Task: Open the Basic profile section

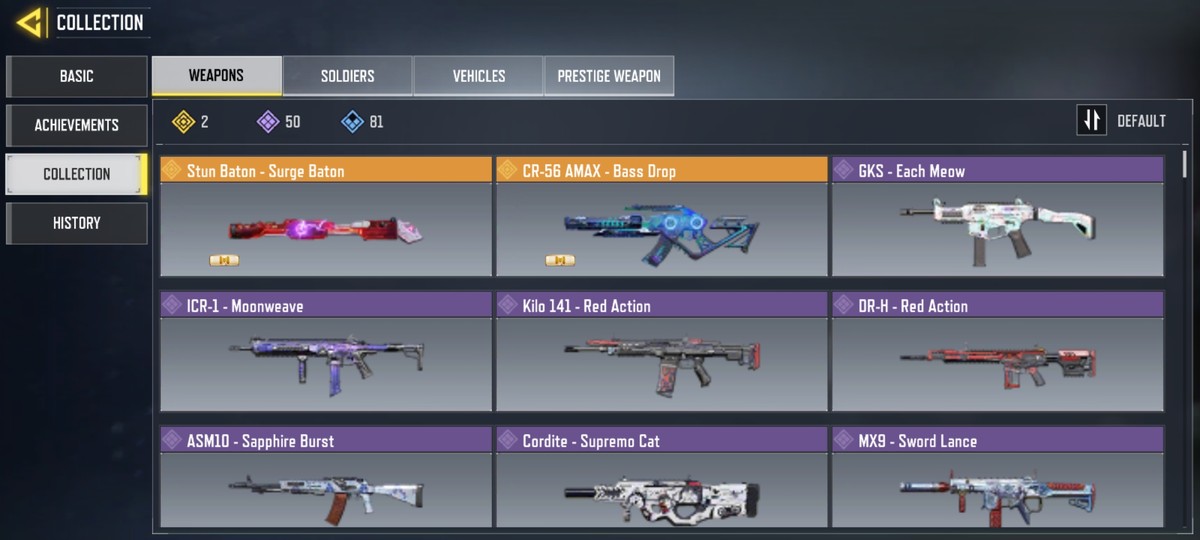Action: tap(77, 76)
